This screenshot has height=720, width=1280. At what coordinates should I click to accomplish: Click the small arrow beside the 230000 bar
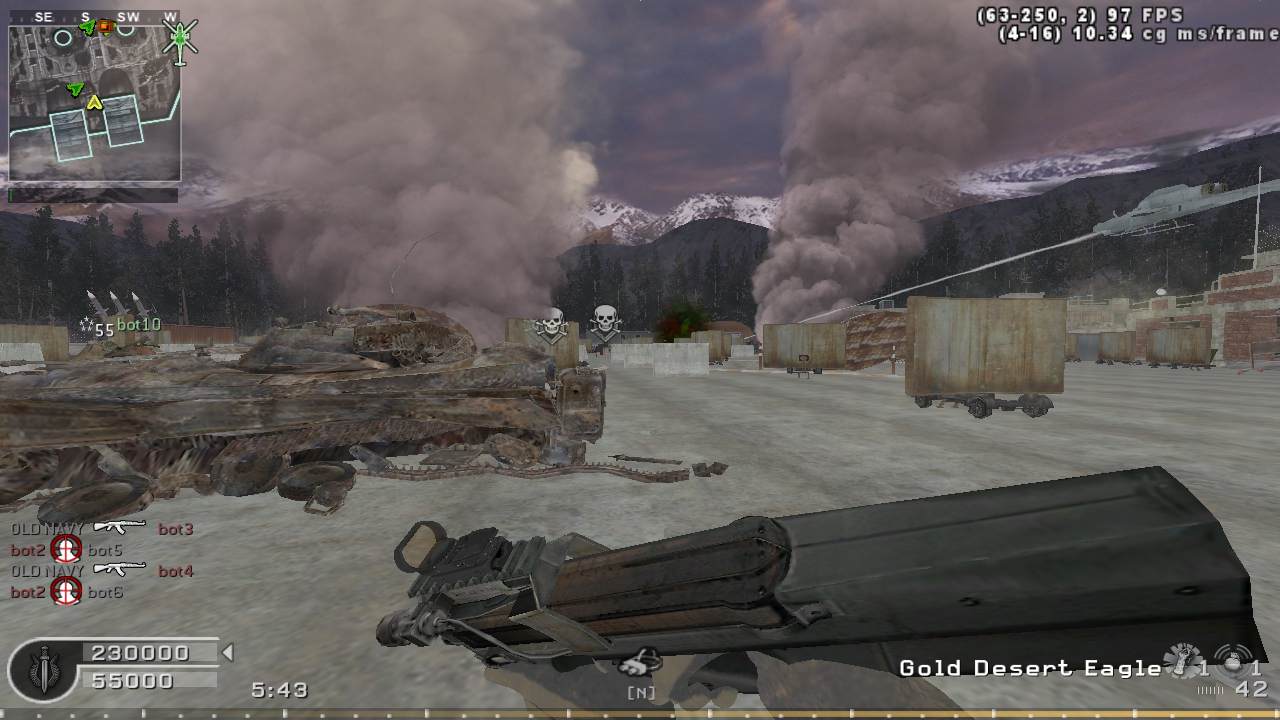(228, 653)
